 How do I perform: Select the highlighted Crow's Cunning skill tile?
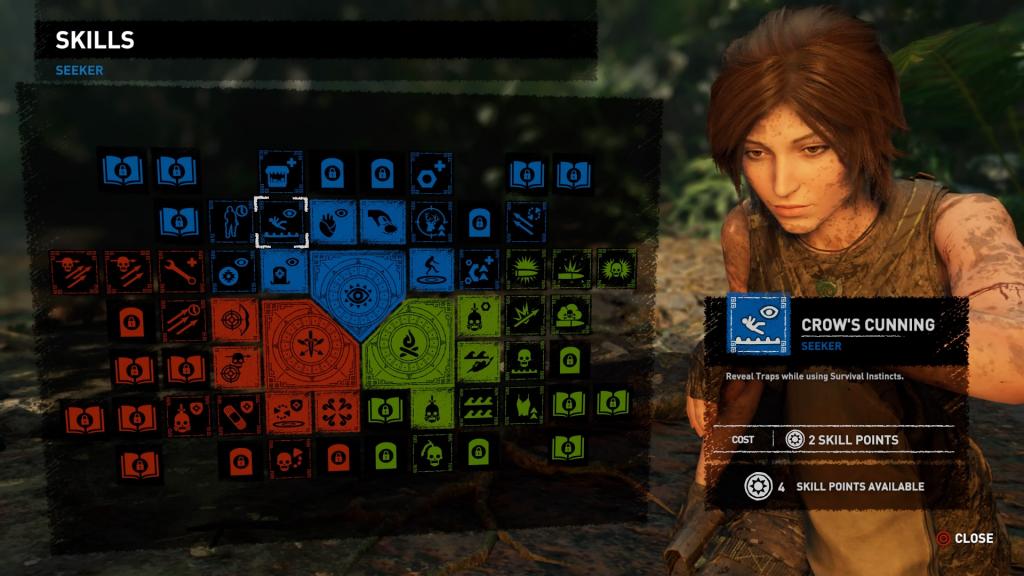click(281, 222)
